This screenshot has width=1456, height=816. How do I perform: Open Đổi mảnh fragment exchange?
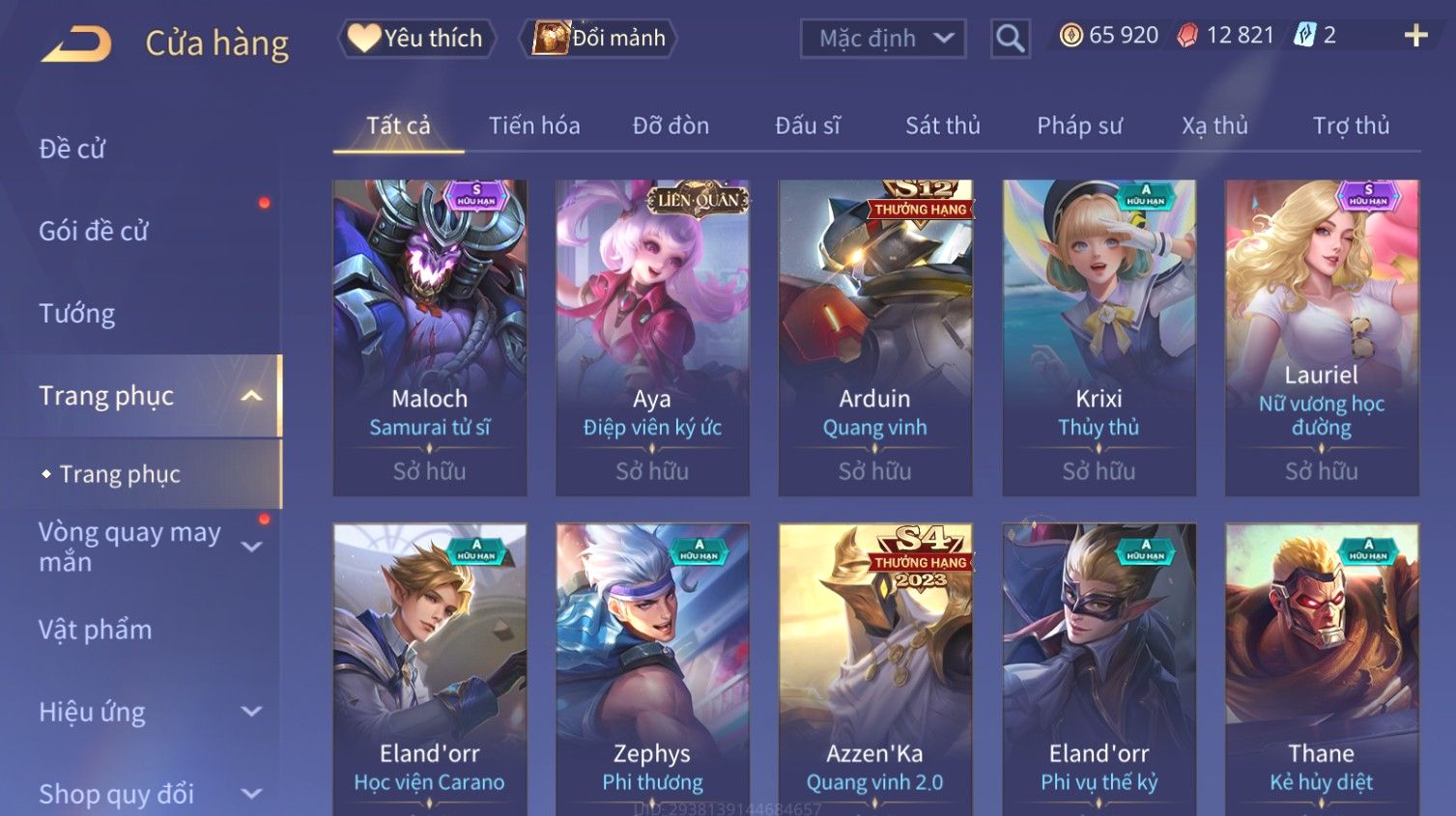(x=599, y=39)
